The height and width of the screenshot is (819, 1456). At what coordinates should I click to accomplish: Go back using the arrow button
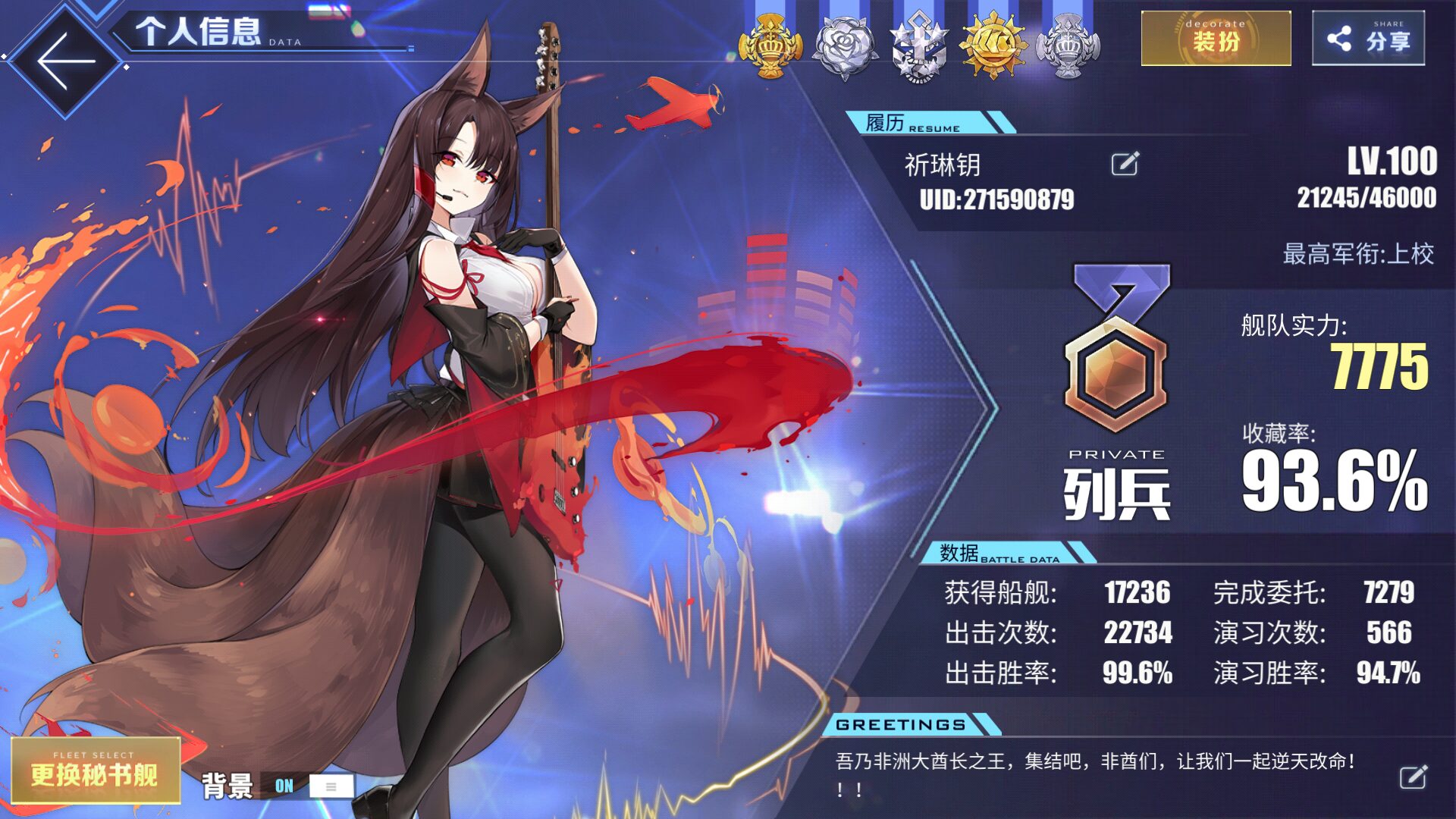(65, 61)
